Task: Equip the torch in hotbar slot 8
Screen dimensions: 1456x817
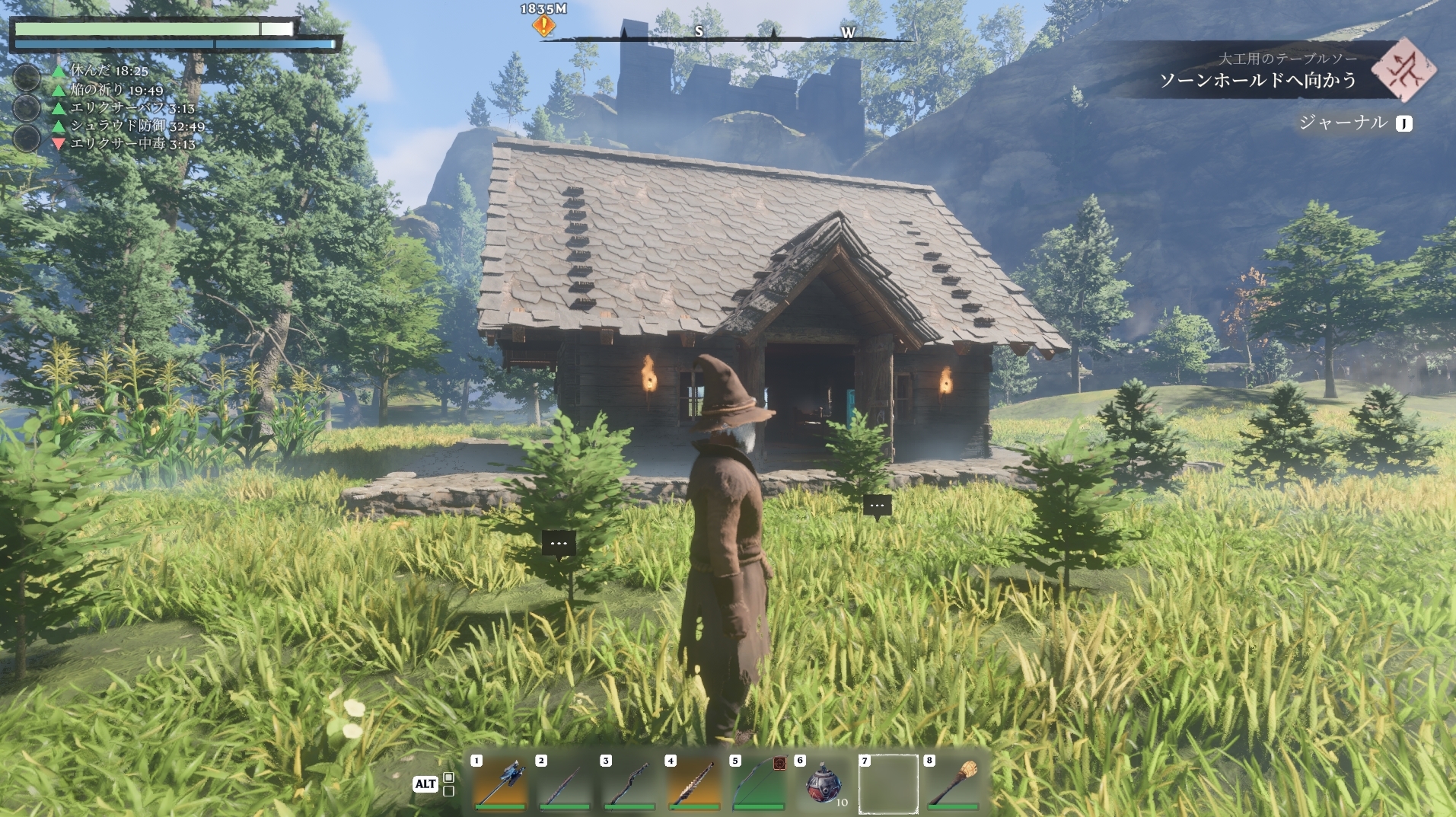Action: [x=952, y=783]
